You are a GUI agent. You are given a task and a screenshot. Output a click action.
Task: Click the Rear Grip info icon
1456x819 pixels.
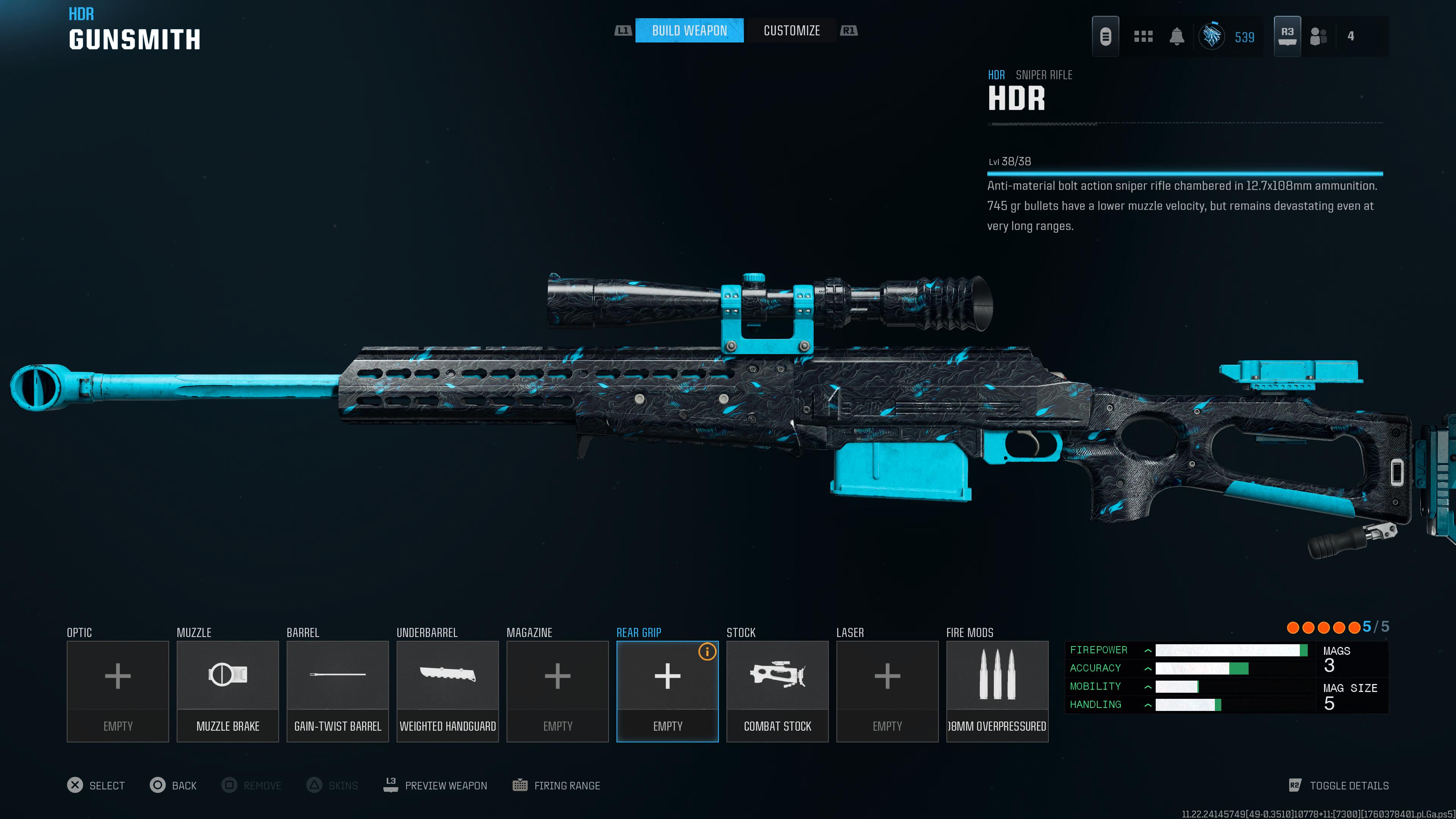pyautogui.click(x=707, y=652)
